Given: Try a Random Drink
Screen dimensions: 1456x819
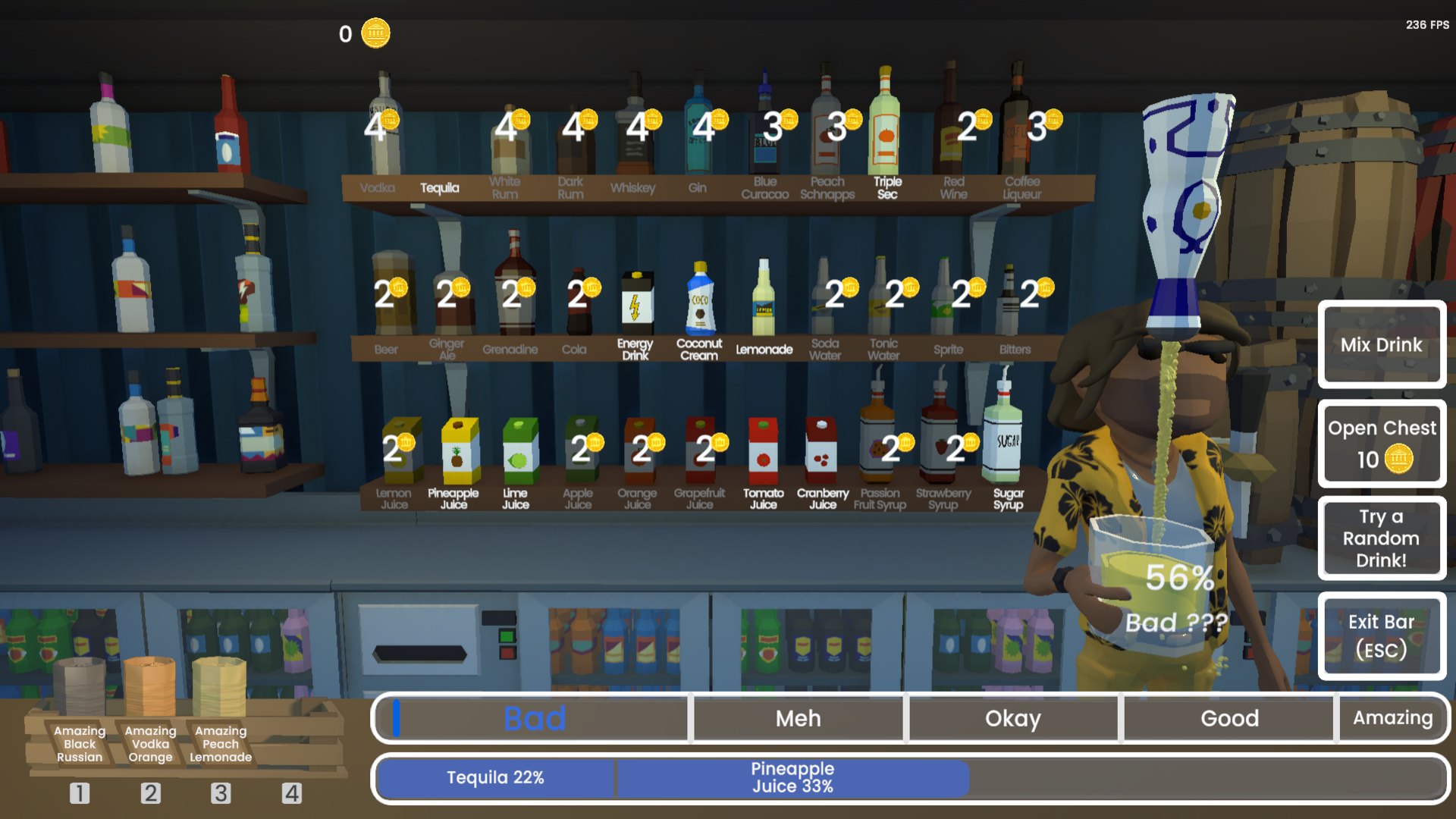Looking at the screenshot, I should click(1382, 538).
